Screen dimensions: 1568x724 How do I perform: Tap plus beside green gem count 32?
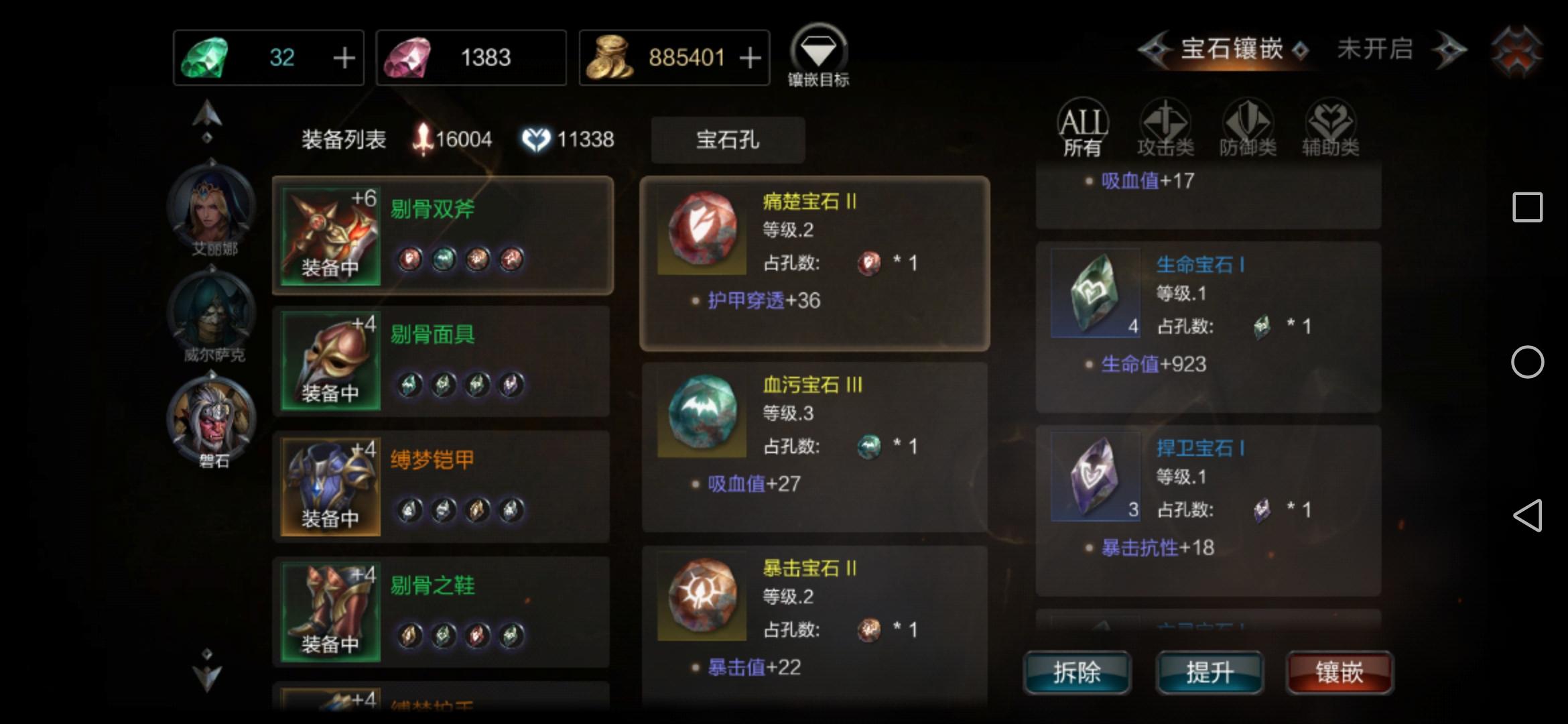tap(344, 57)
